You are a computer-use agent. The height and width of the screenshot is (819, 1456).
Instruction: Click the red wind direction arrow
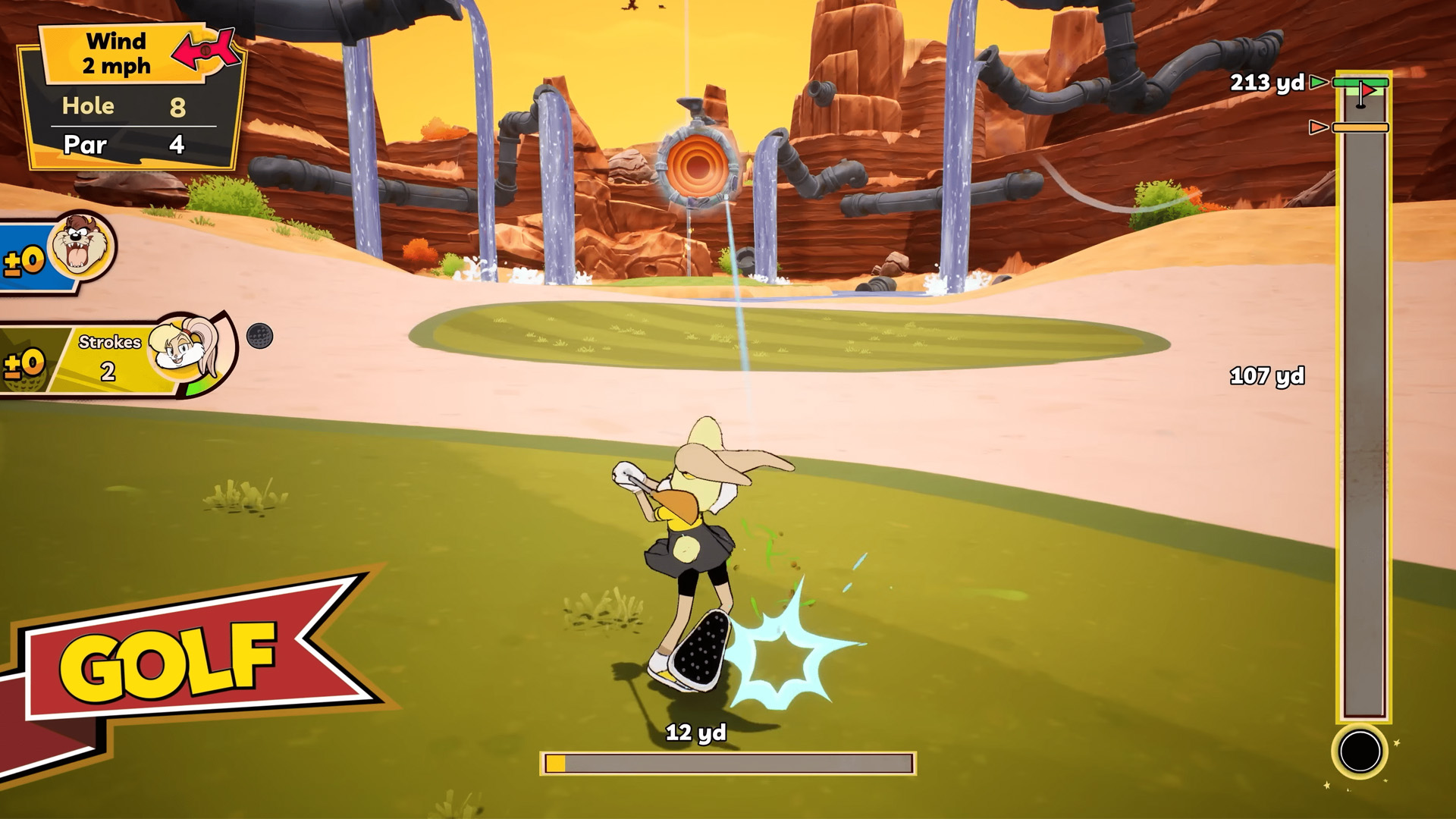[204, 50]
